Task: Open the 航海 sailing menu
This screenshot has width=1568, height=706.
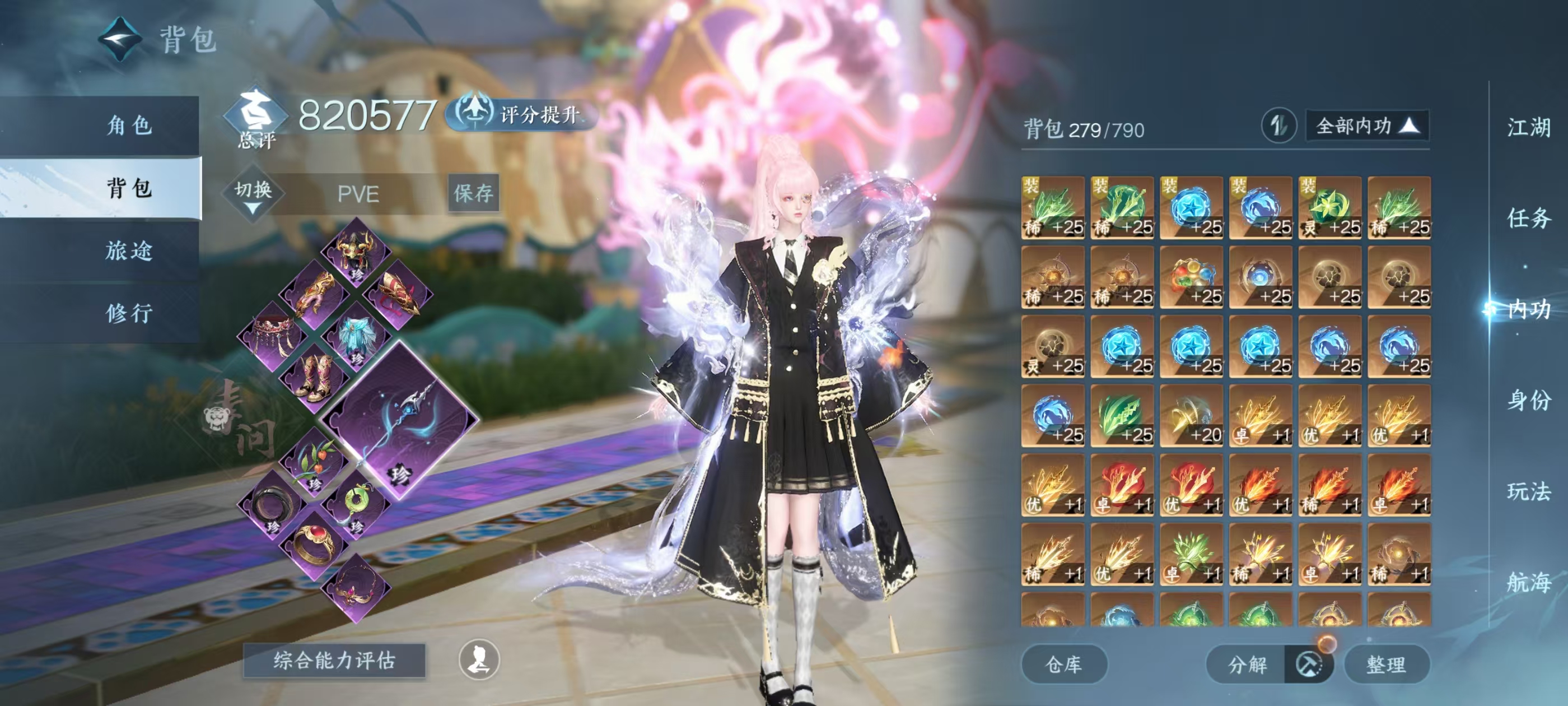Action: [x=1528, y=582]
